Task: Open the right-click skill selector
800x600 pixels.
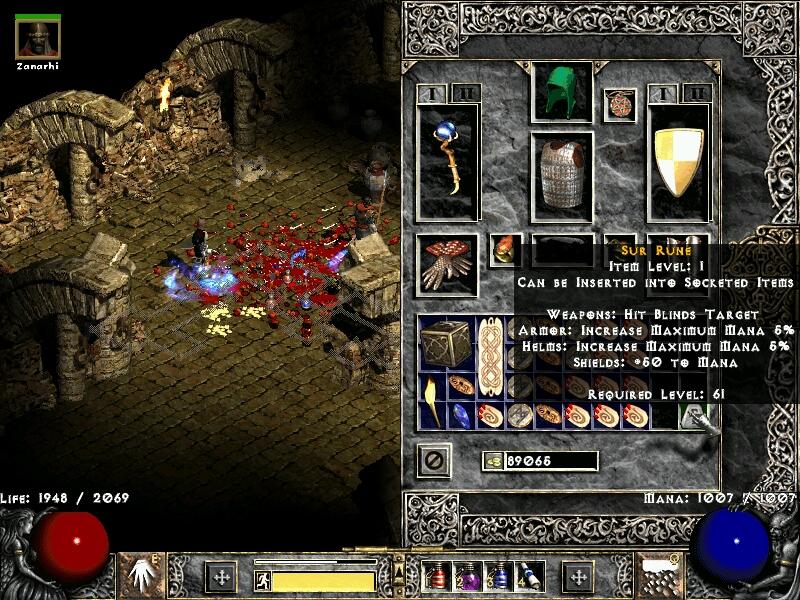Action: pos(659,574)
